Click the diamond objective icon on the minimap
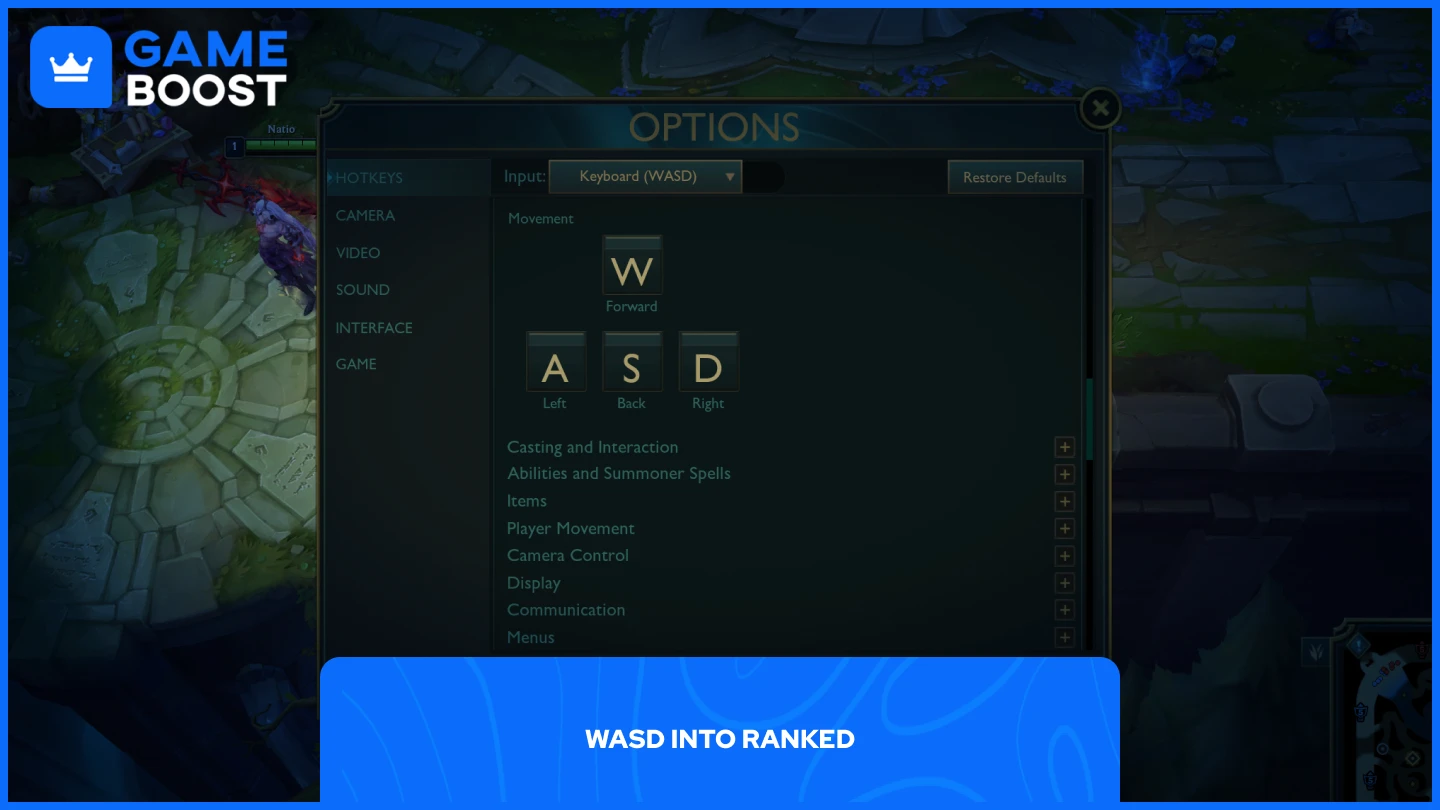The image size is (1440, 810). tap(1412, 758)
